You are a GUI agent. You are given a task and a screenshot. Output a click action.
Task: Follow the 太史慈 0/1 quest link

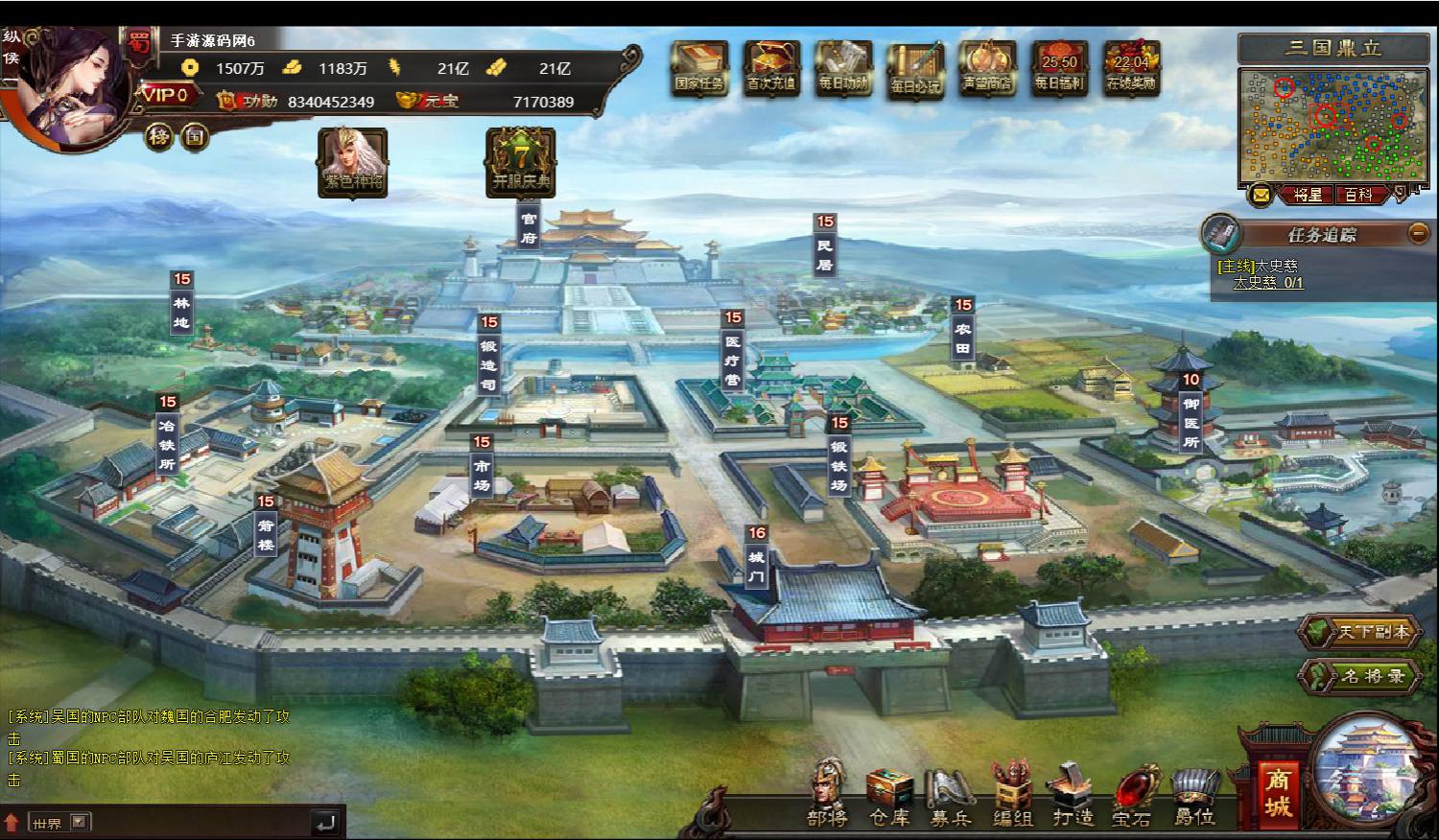pyautogui.click(x=1267, y=283)
